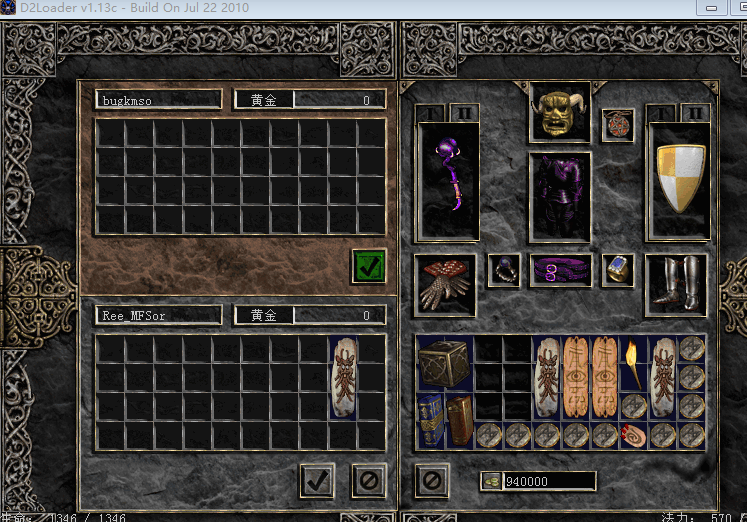Close the inventory panel
Viewport: 747px width, 522px height.
point(431,480)
